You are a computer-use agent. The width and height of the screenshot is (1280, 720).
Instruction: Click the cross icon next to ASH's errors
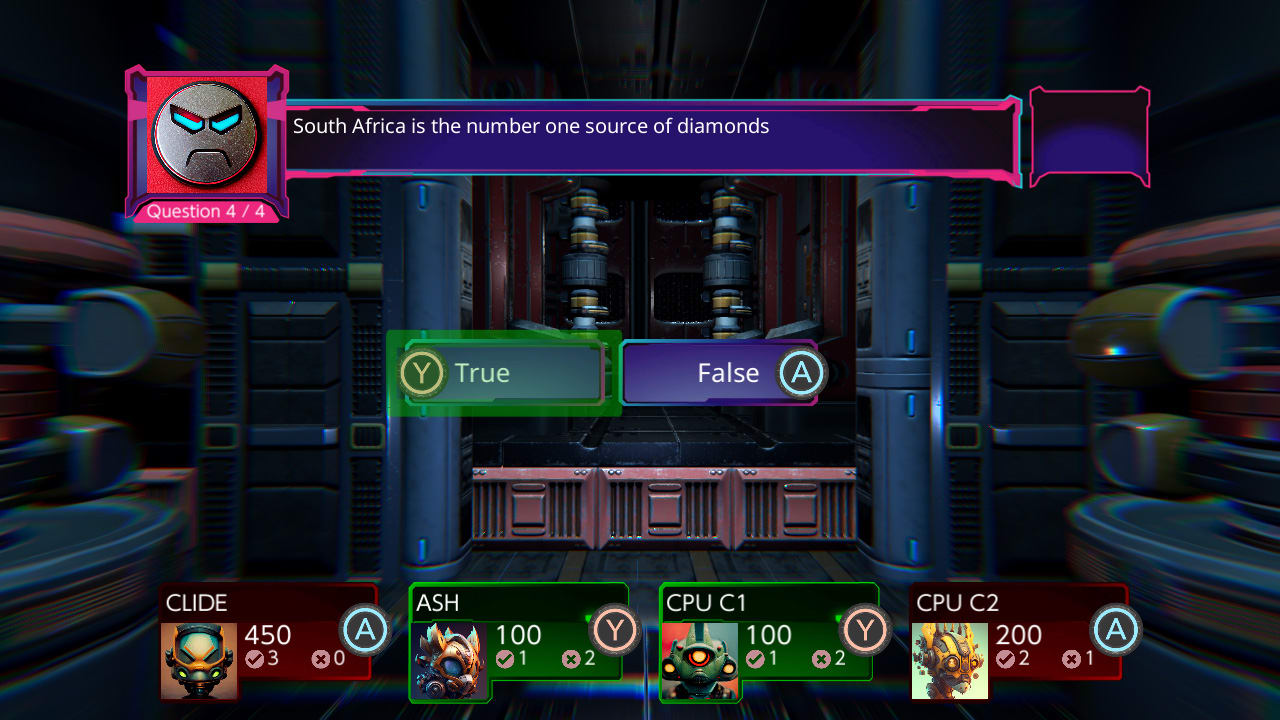click(571, 659)
